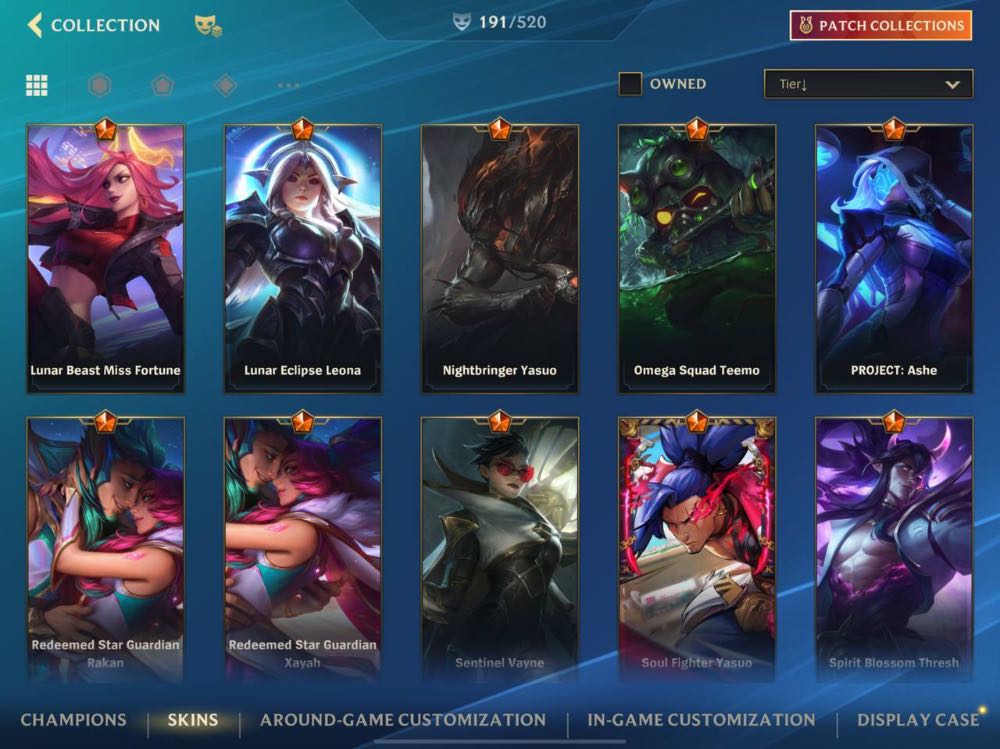Switch to the Champions tab
The width and height of the screenshot is (1000, 749).
click(x=73, y=720)
